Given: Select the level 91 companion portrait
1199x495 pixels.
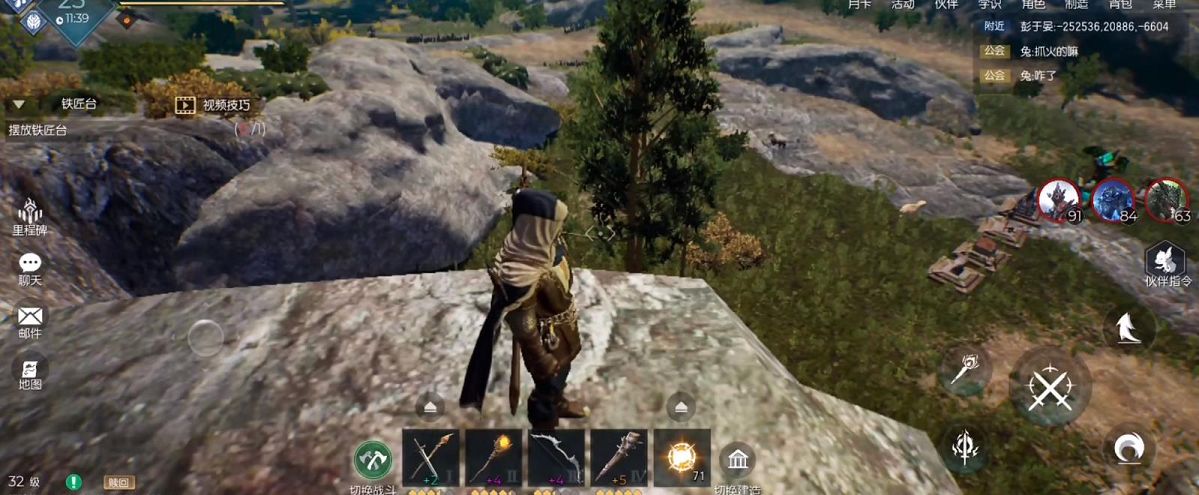Looking at the screenshot, I should (x=1057, y=200).
